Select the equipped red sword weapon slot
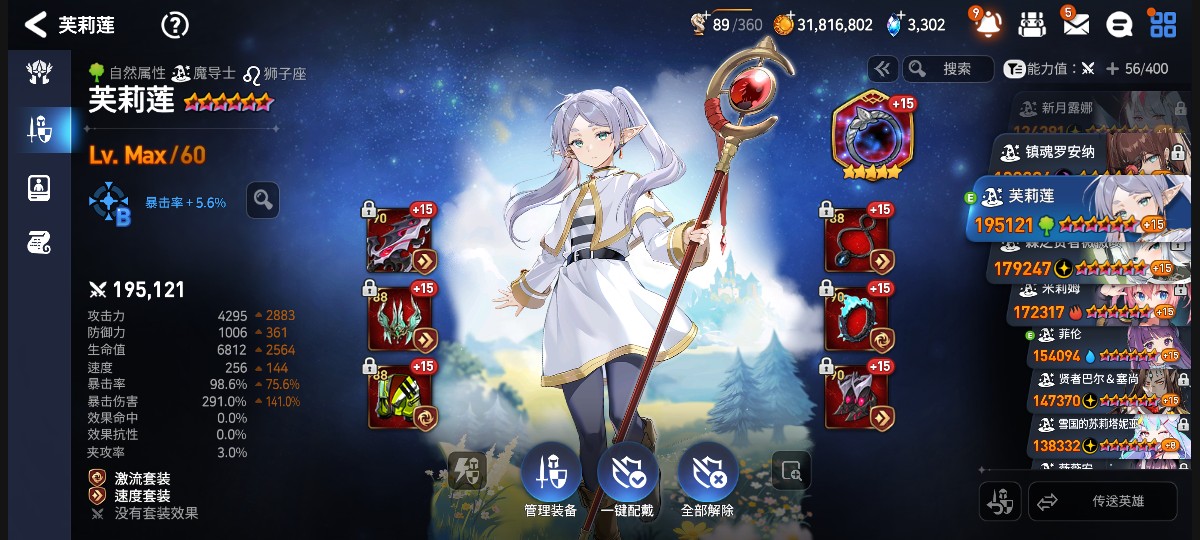The image size is (1200, 540). click(402, 241)
